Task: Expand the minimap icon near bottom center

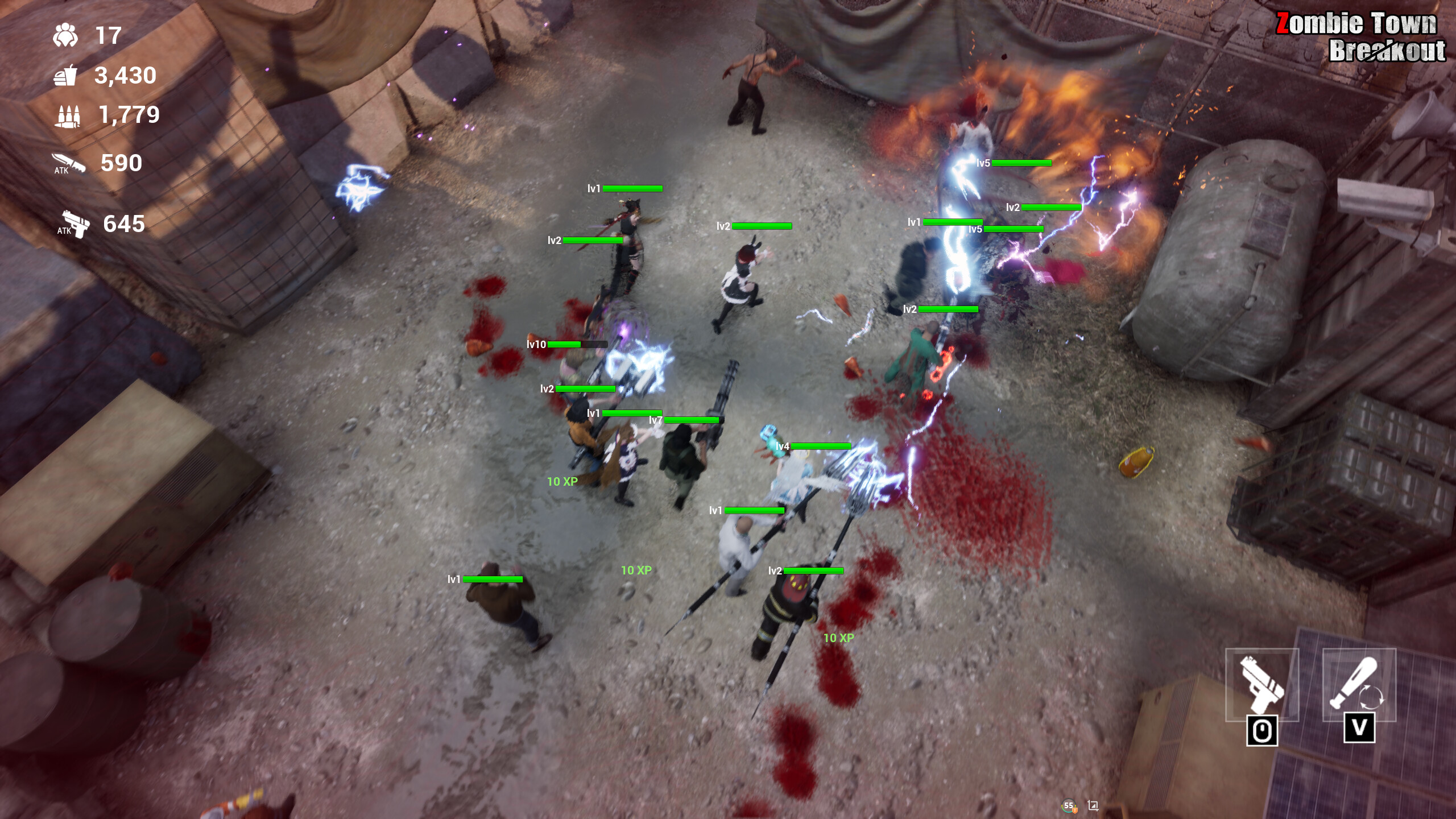Action: pyautogui.click(x=1093, y=806)
